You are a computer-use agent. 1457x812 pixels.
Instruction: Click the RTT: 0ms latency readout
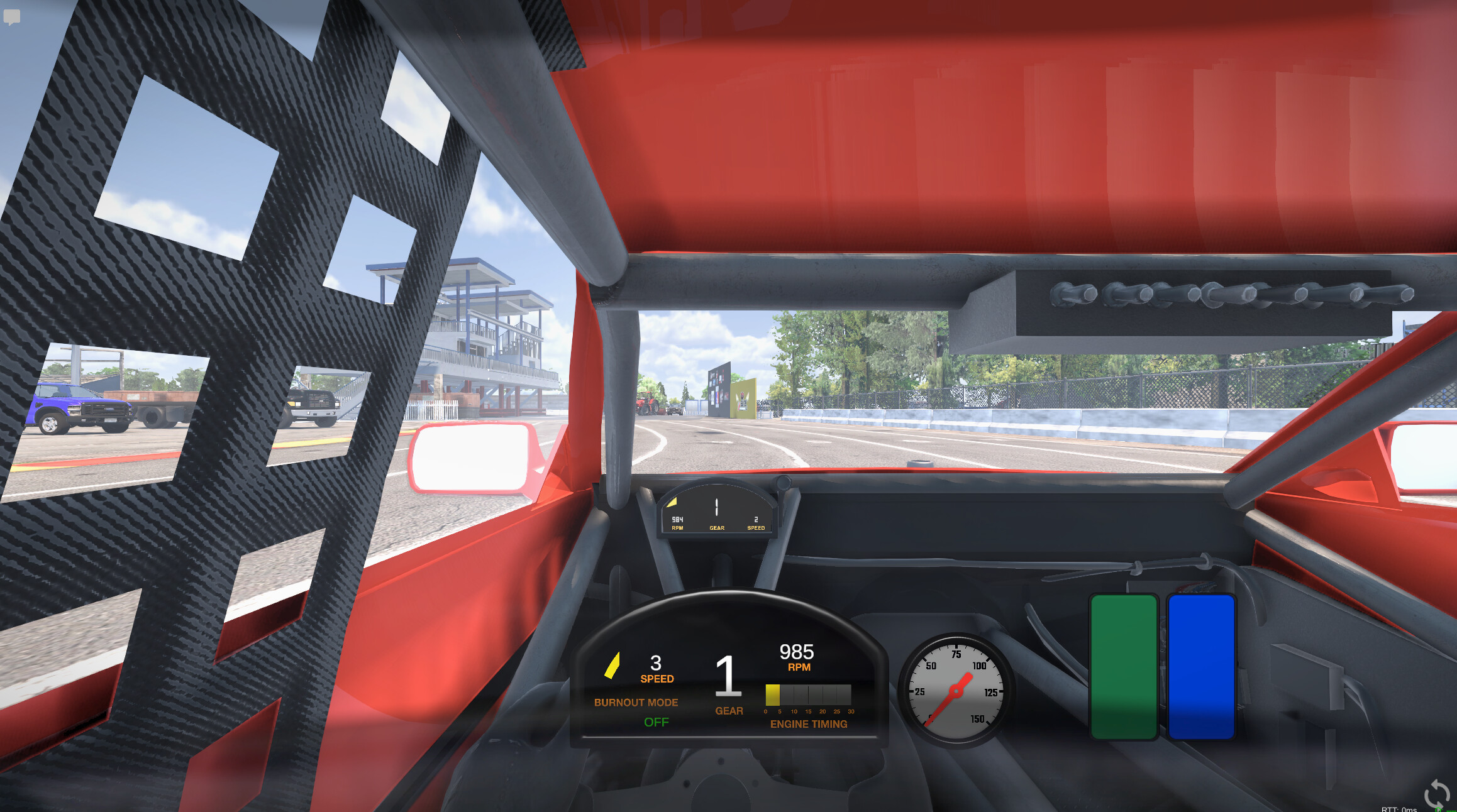coord(1399,809)
